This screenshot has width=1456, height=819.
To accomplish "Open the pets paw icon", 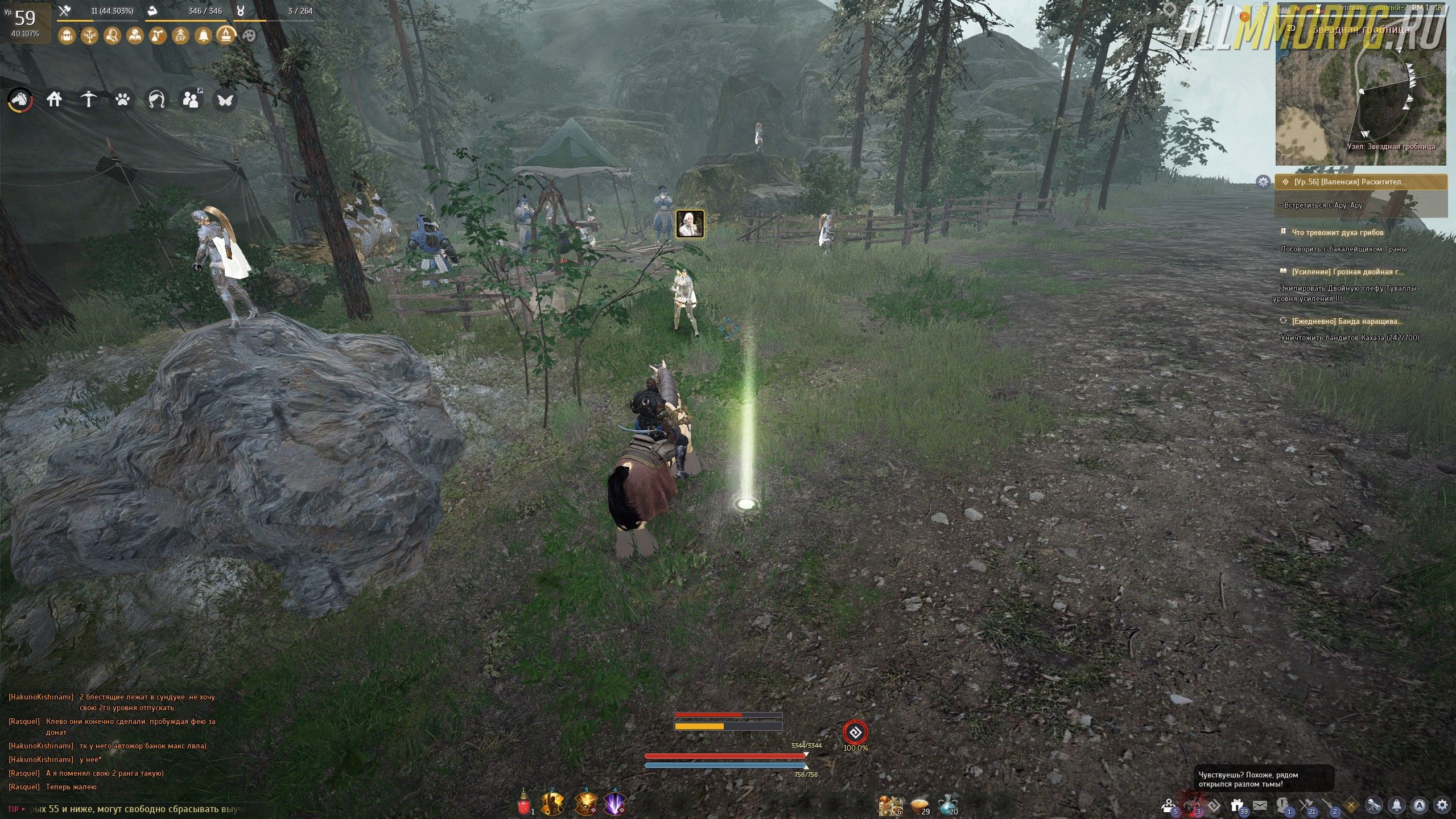I will [x=122, y=100].
